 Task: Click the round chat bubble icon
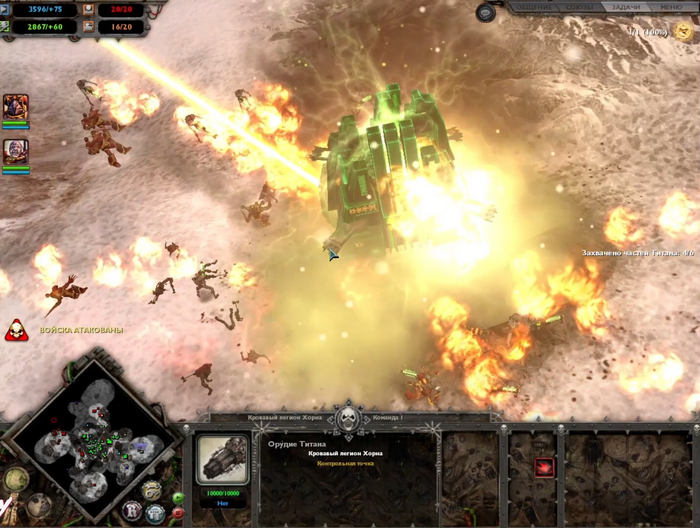(486, 12)
